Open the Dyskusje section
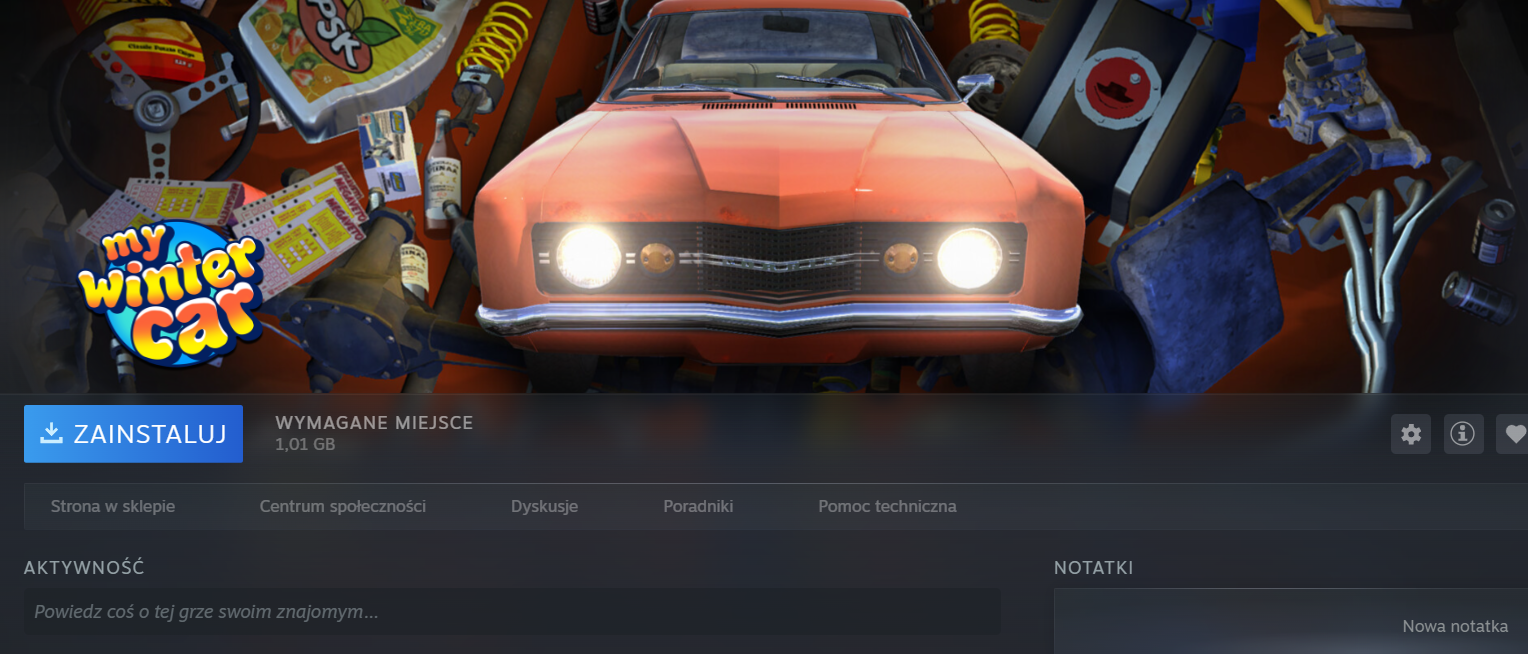The width and height of the screenshot is (1528, 654). (x=544, y=506)
